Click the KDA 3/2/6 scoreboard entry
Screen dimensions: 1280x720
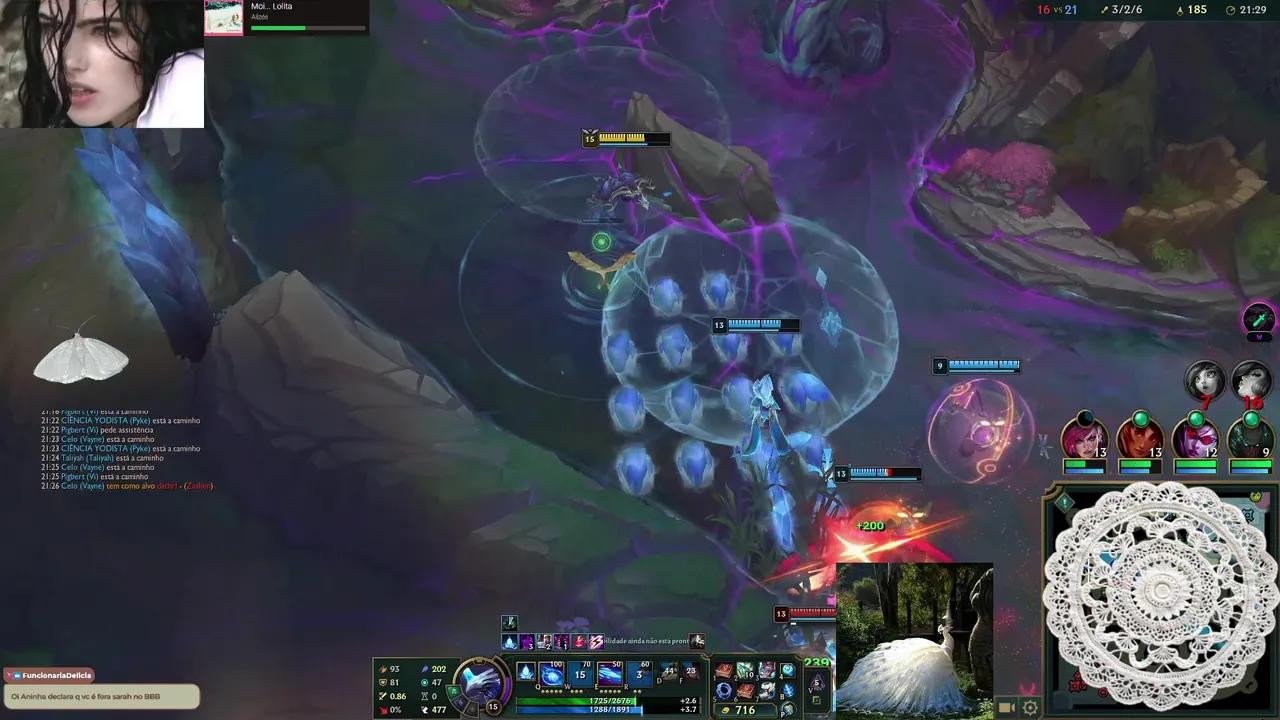point(1125,10)
